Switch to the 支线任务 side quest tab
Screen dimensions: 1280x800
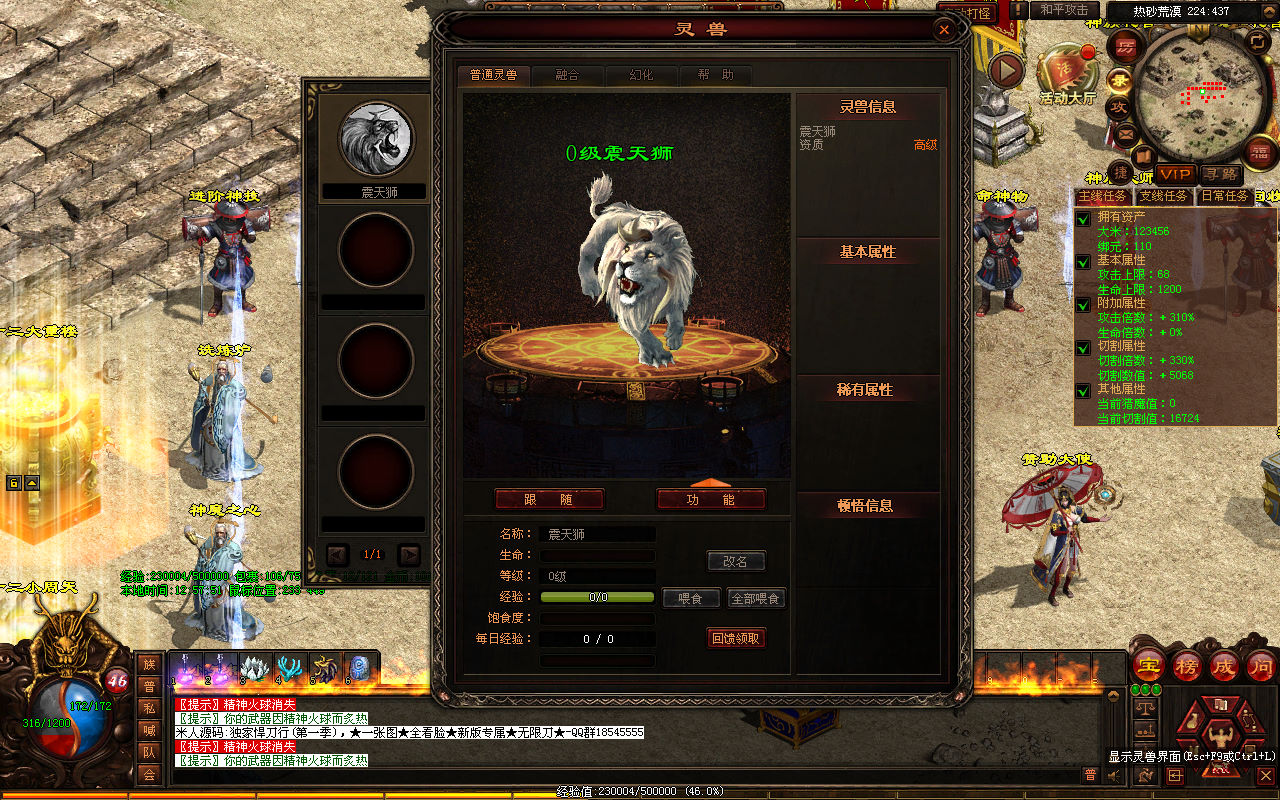(1164, 196)
